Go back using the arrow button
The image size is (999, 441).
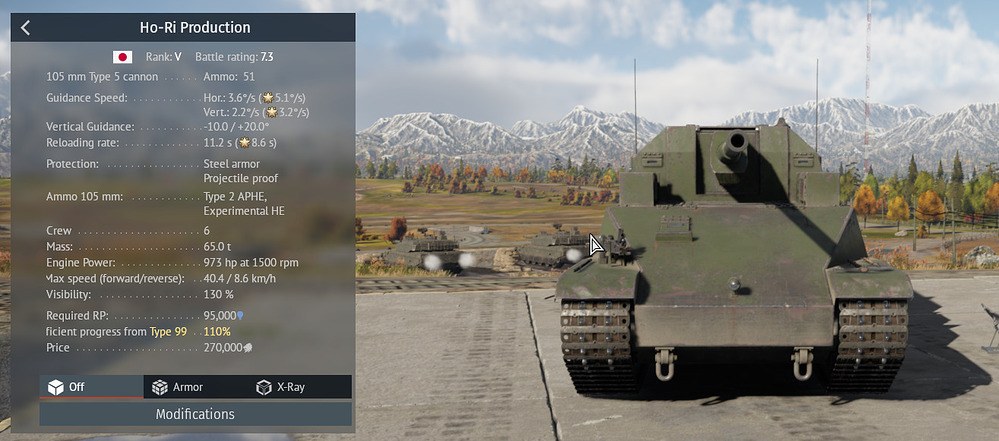[x=26, y=28]
